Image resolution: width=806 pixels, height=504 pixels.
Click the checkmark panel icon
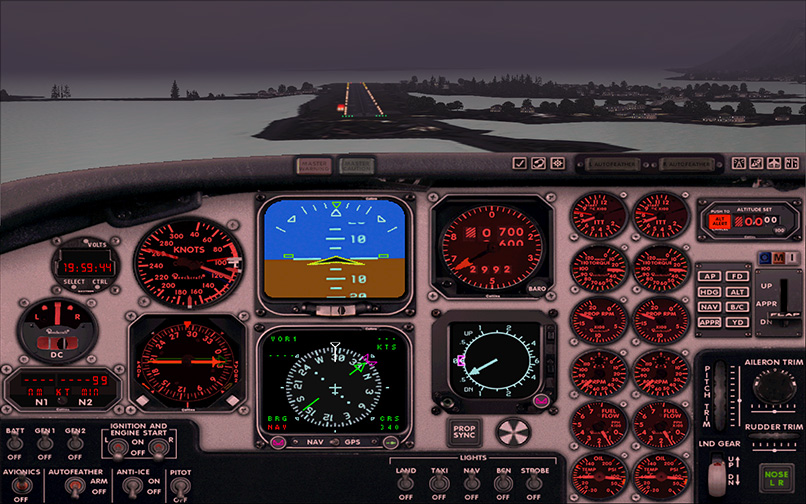pos(520,163)
